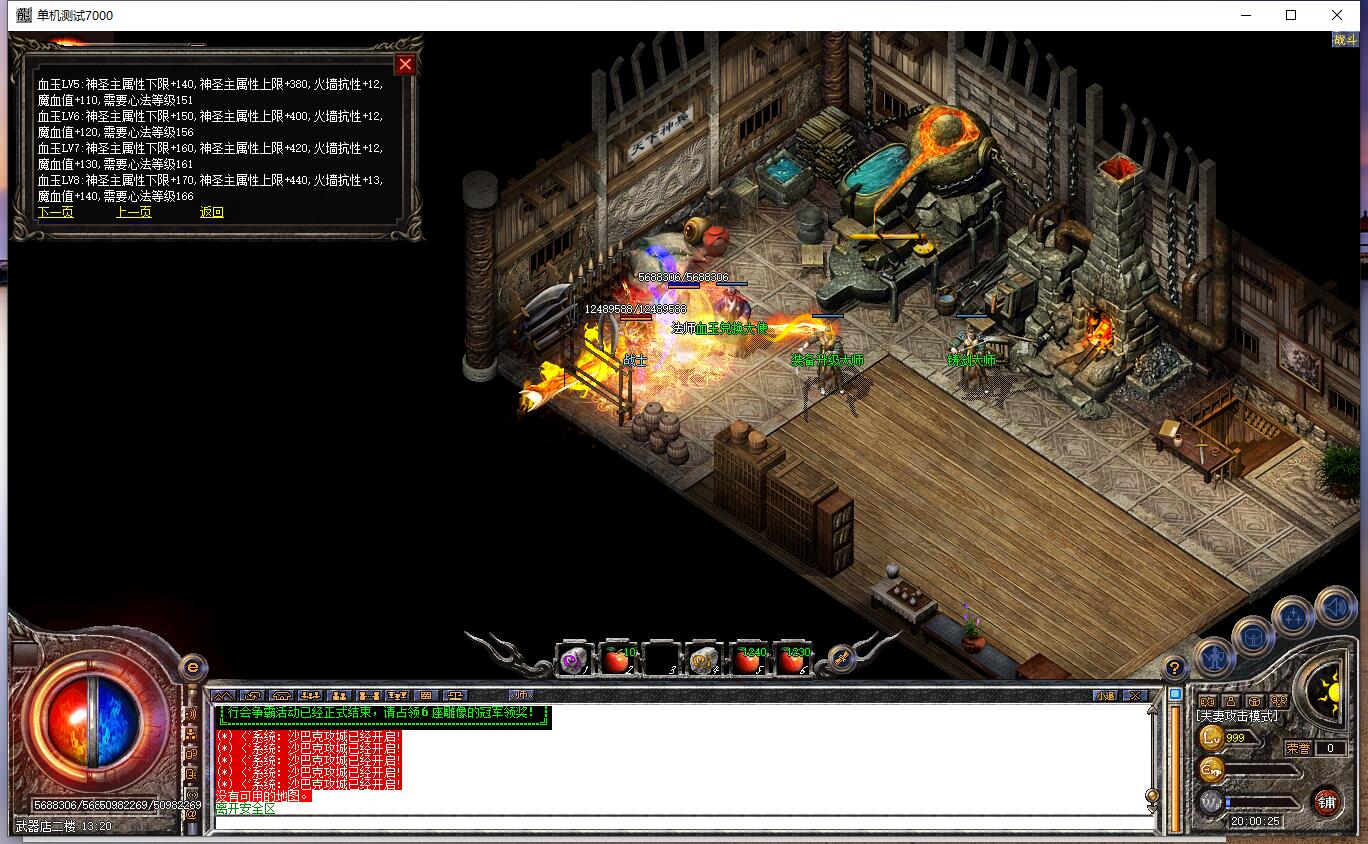This screenshot has width=1368, height=844.
Task: Go to 下一页 in the NPC dialog
Action: coord(56,212)
